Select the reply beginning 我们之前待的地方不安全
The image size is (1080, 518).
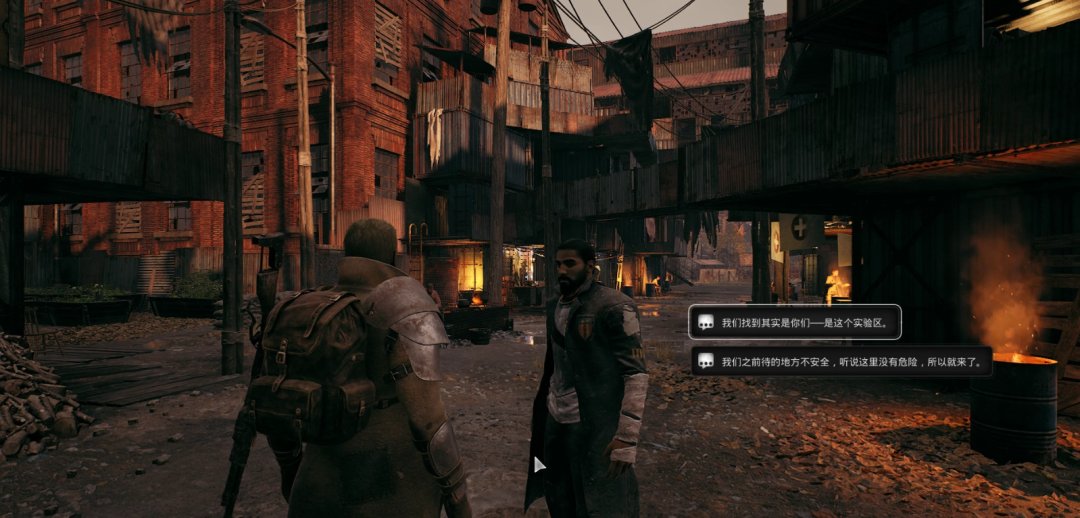pyautogui.click(x=840, y=361)
